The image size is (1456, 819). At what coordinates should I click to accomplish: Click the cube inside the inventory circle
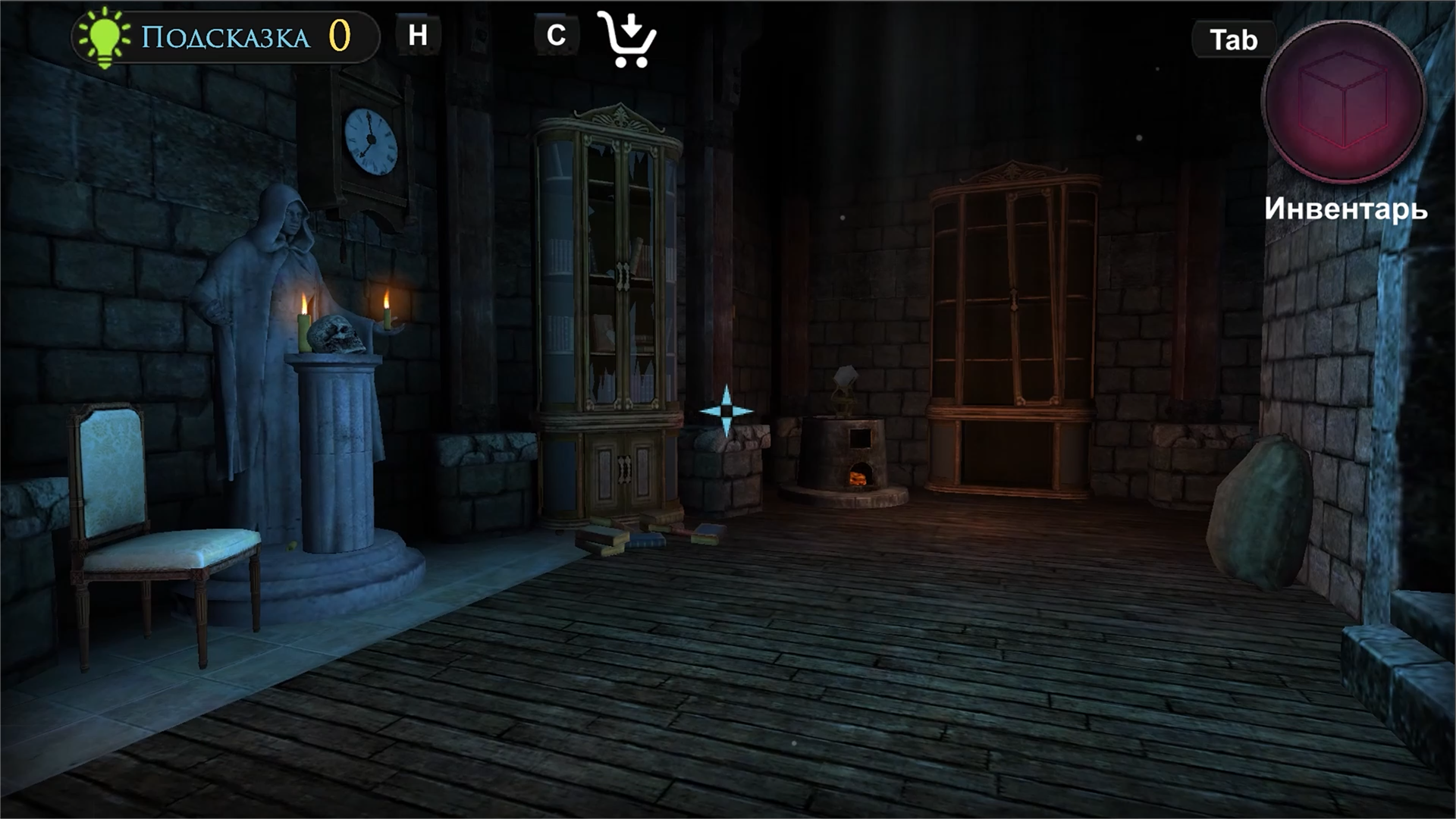1343,101
